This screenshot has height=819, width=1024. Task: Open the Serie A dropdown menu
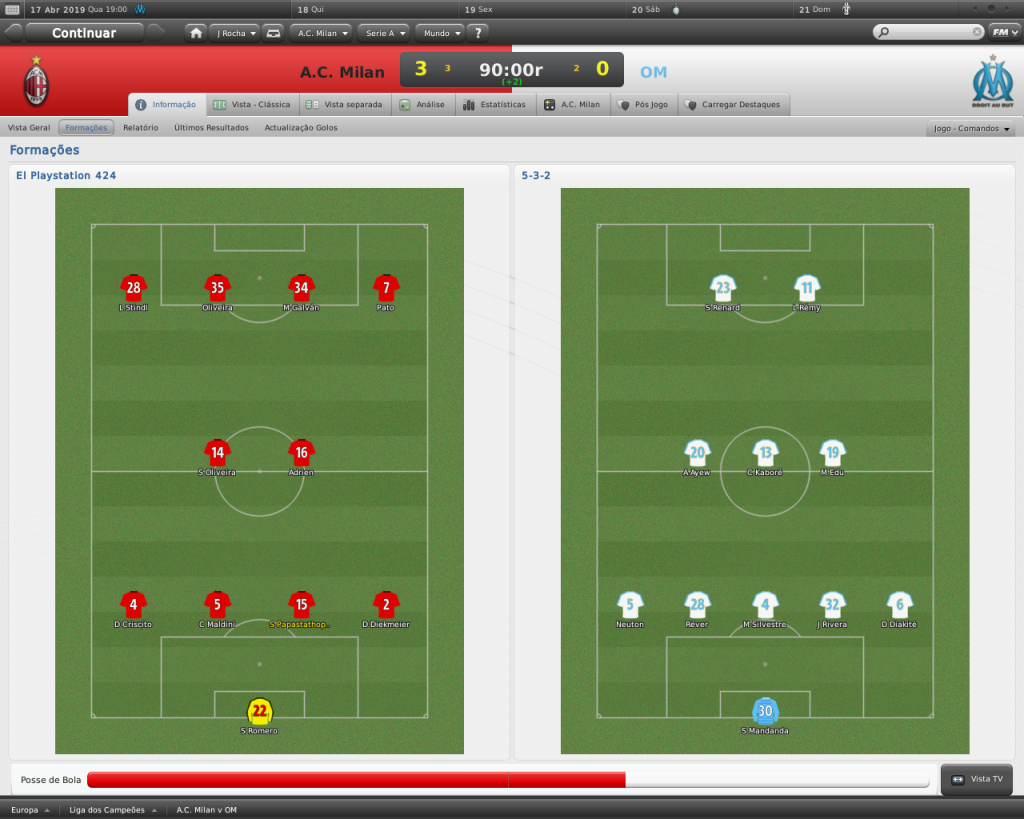383,33
